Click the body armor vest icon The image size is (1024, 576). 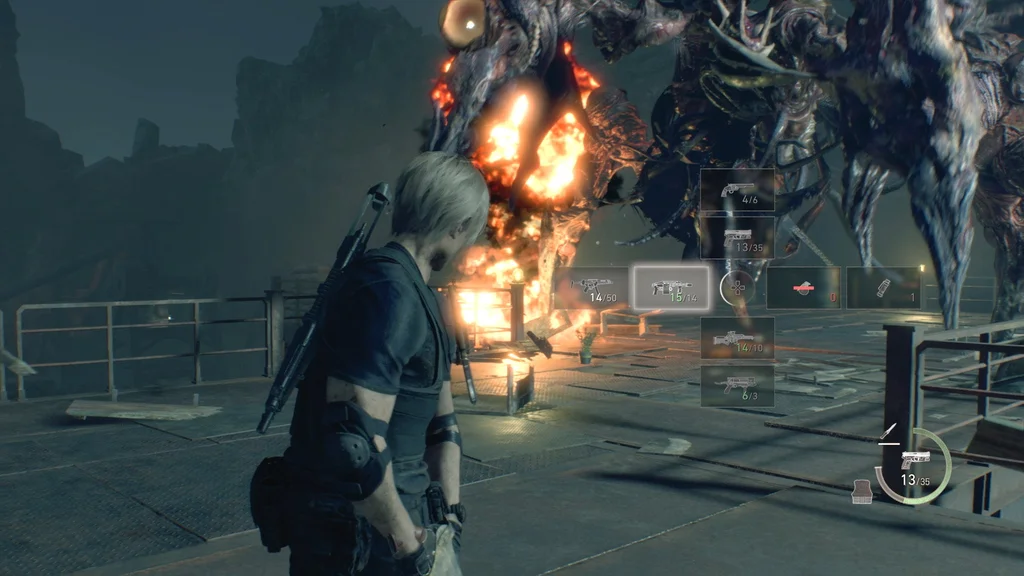tap(861, 490)
